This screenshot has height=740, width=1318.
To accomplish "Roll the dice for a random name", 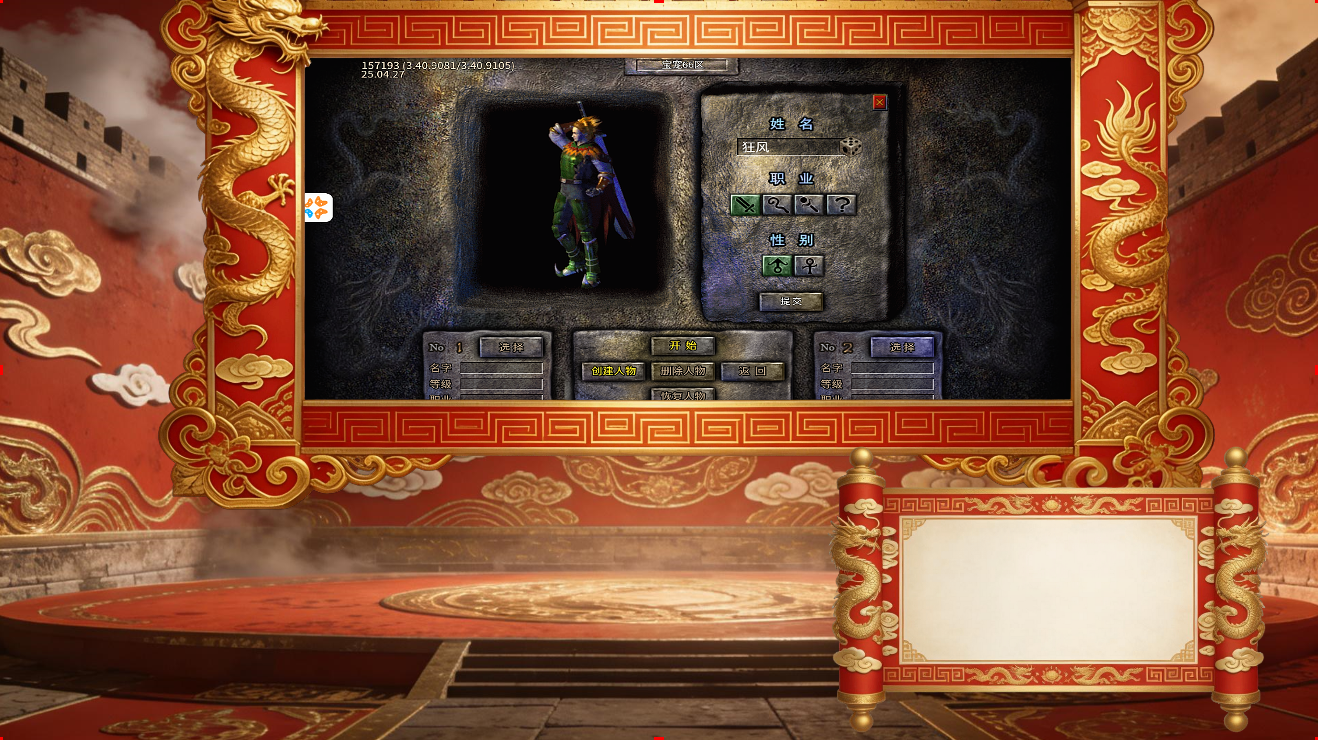I will click(851, 147).
